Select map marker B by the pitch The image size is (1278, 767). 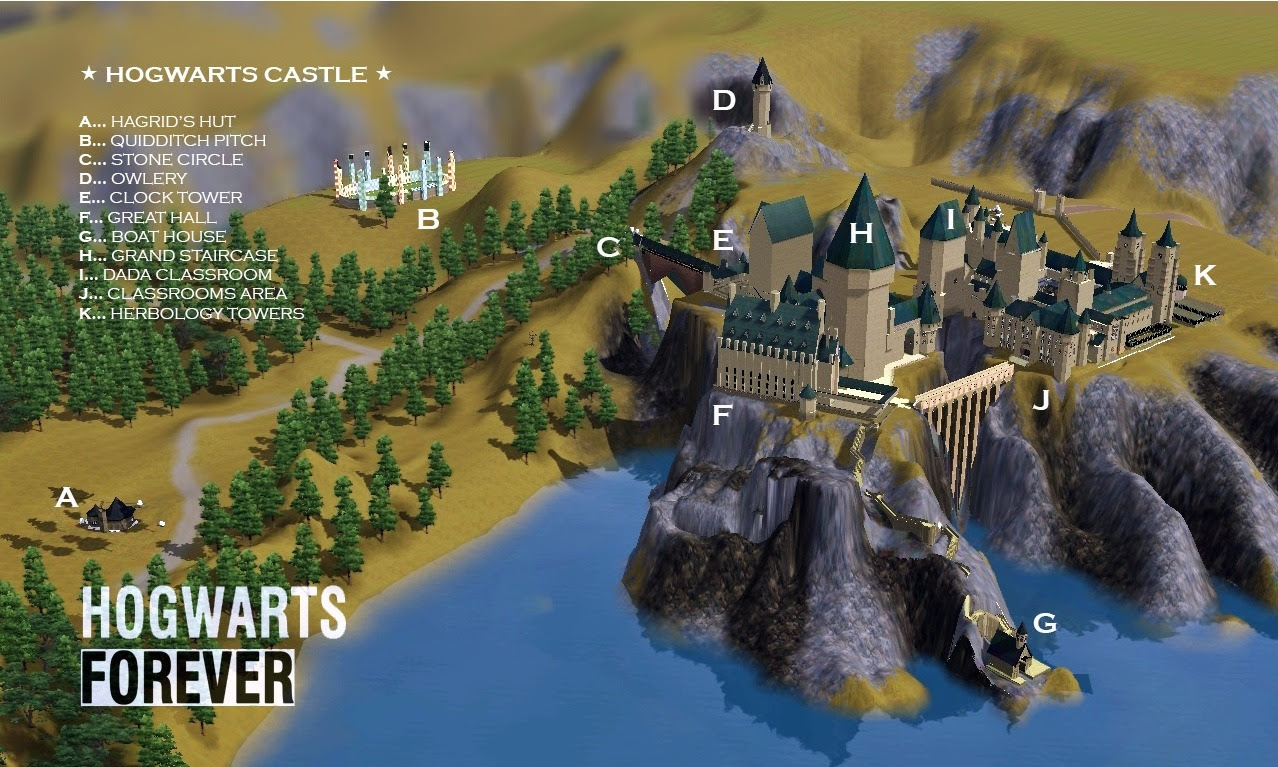click(428, 219)
